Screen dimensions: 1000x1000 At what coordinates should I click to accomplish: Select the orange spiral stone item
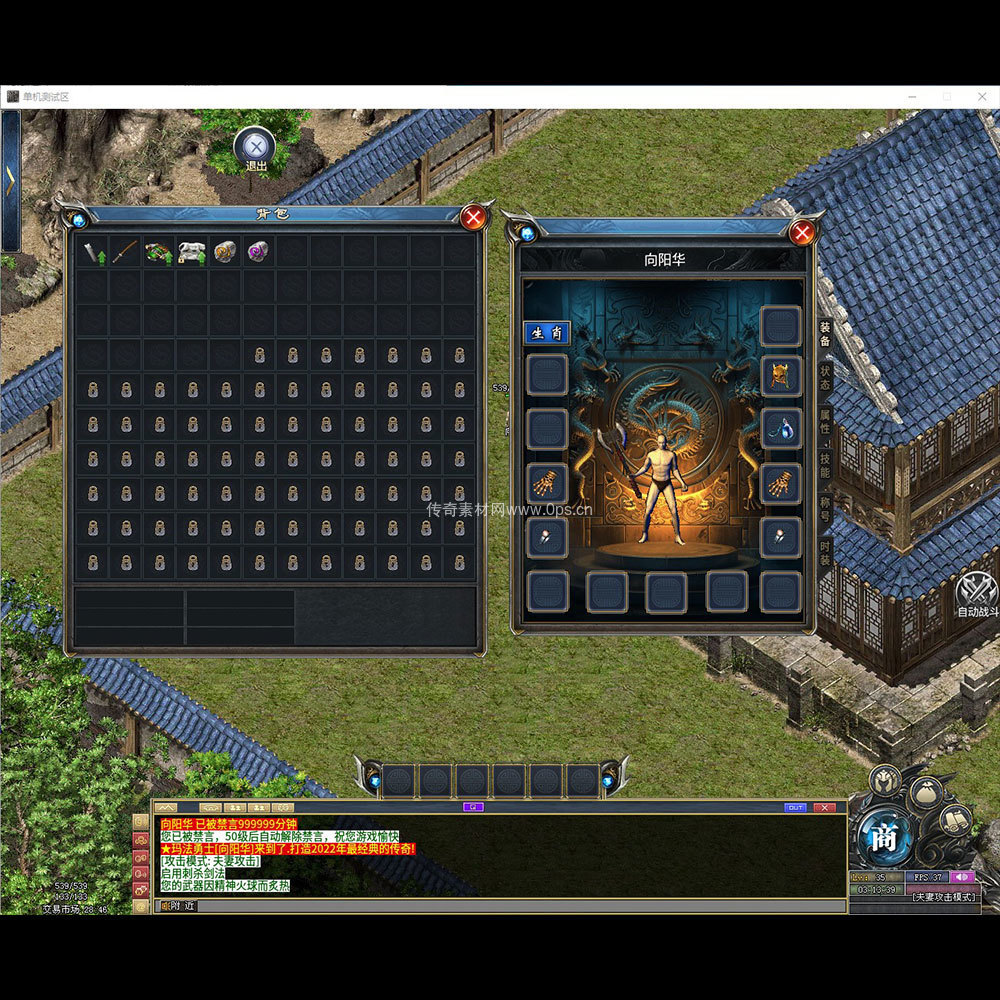point(226,252)
